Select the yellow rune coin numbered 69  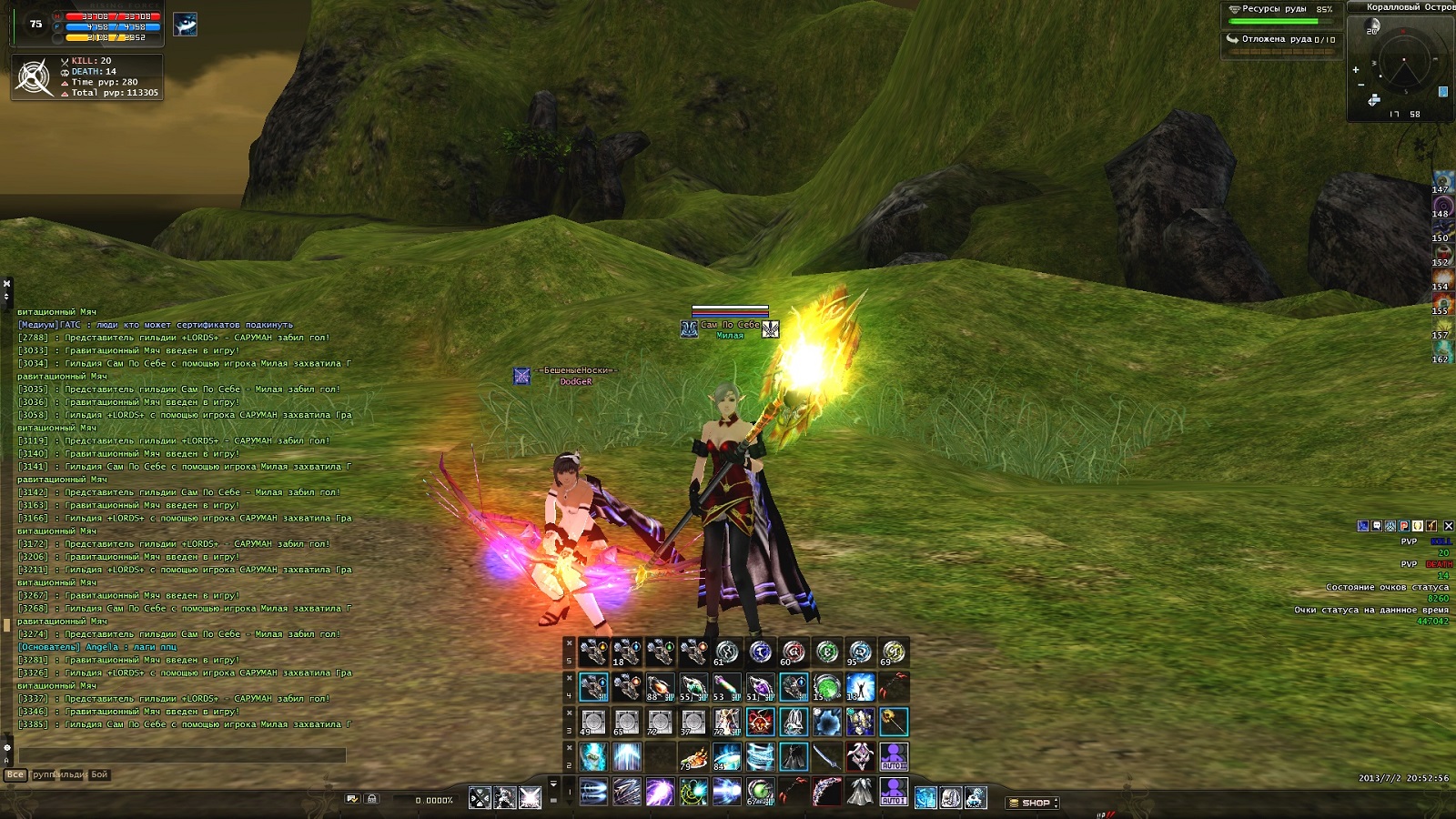click(893, 652)
